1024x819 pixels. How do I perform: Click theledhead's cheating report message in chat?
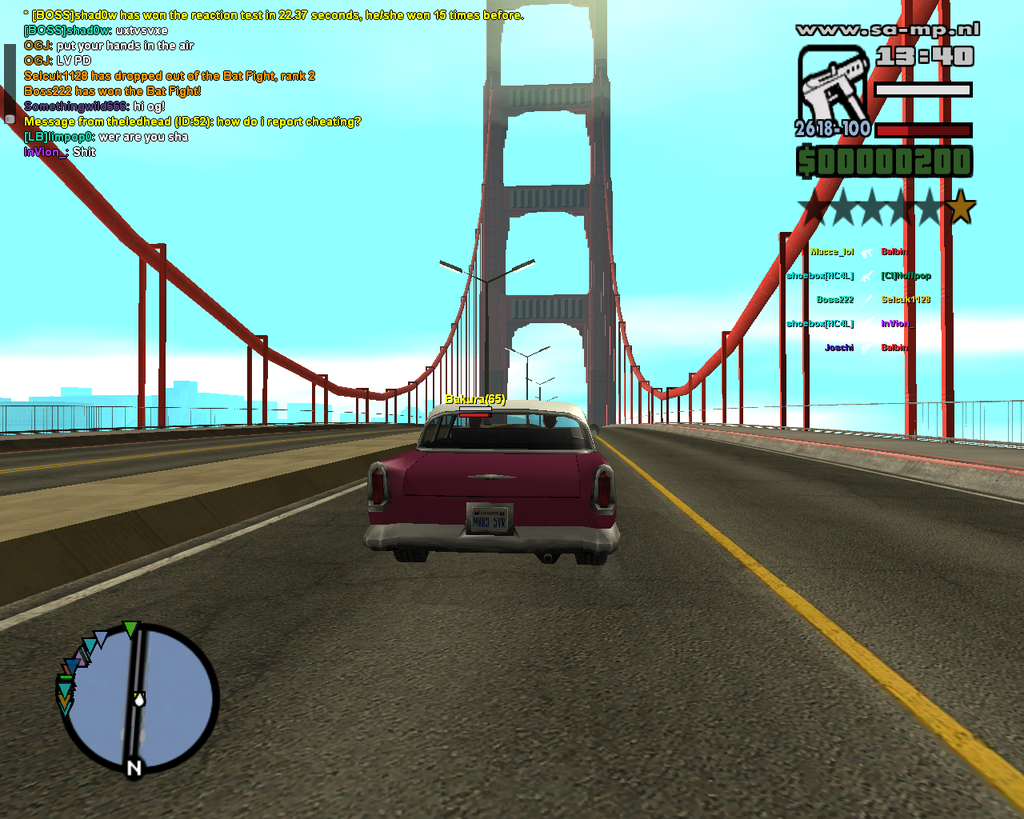pos(192,122)
